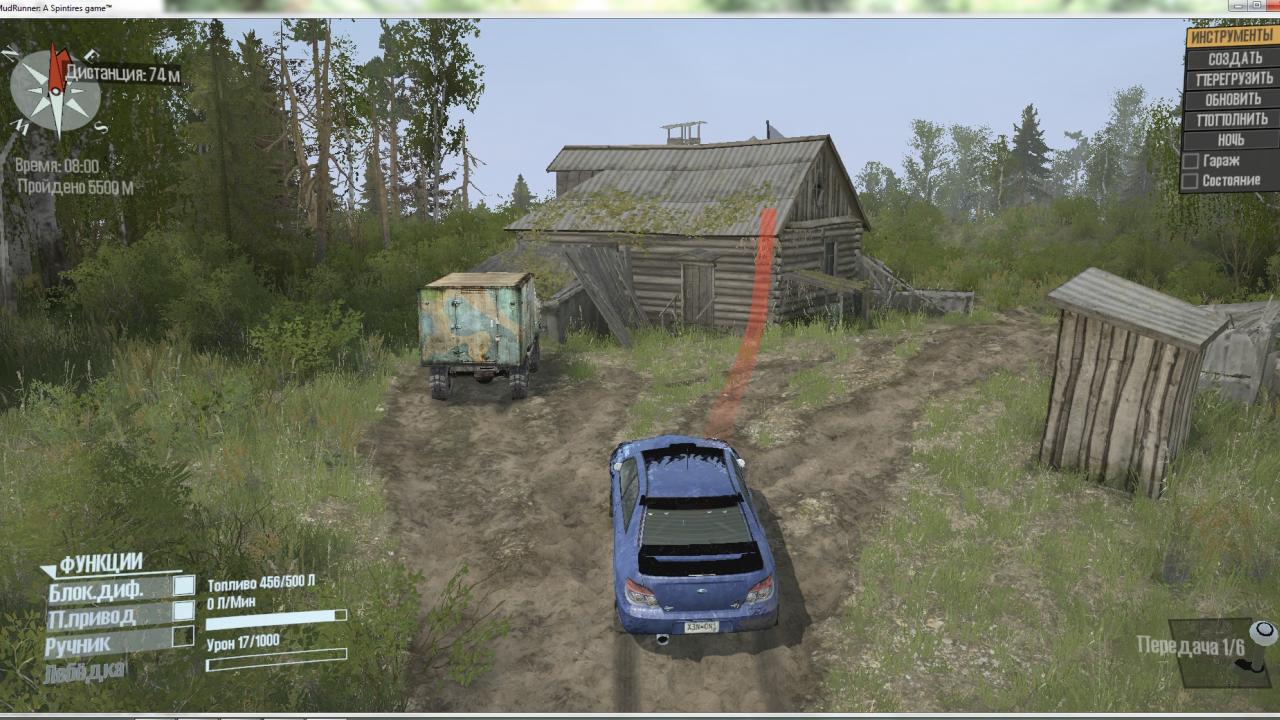1280x720 pixels.
Task: Activate the ОБНОВИТЬ button
Action: coord(1234,99)
